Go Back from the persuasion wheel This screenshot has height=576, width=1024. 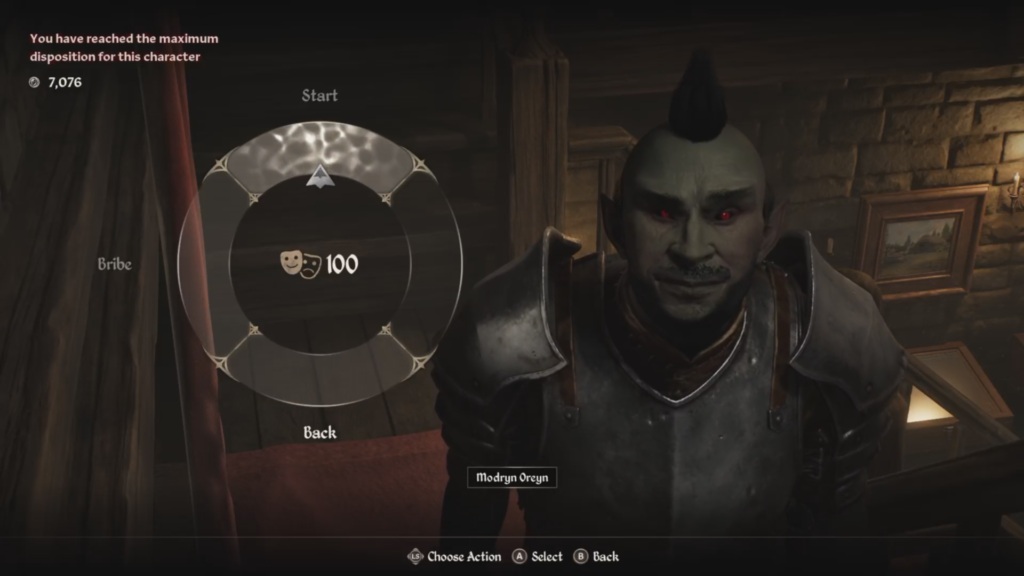[320, 433]
